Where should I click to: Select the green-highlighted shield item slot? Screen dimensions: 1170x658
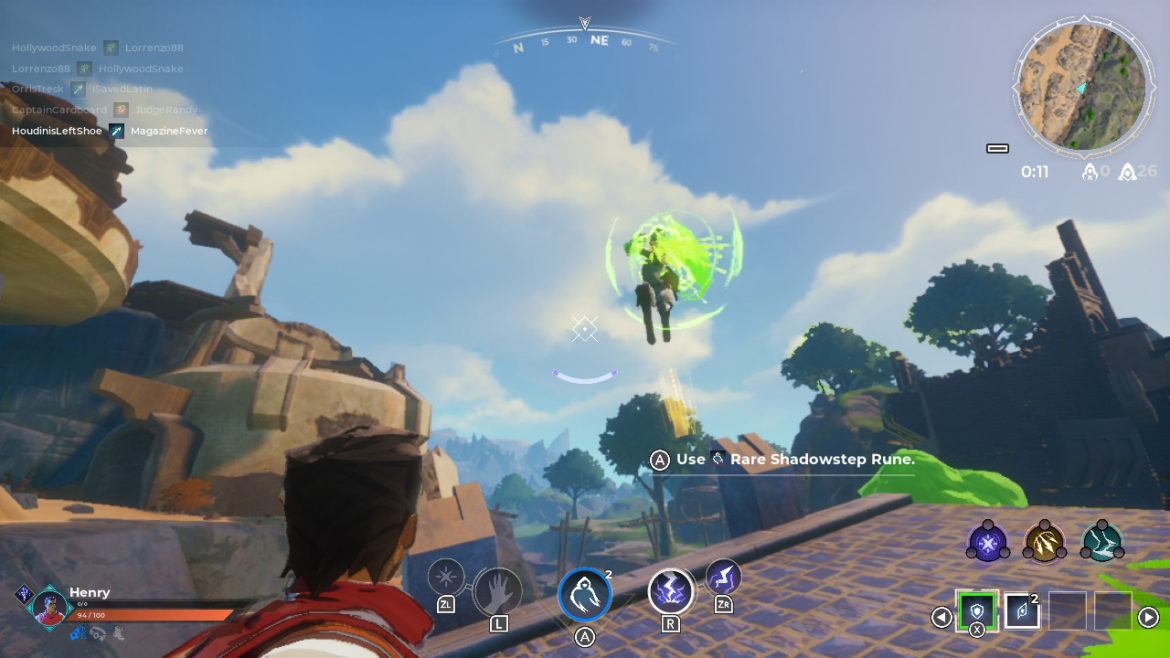[976, 610]
